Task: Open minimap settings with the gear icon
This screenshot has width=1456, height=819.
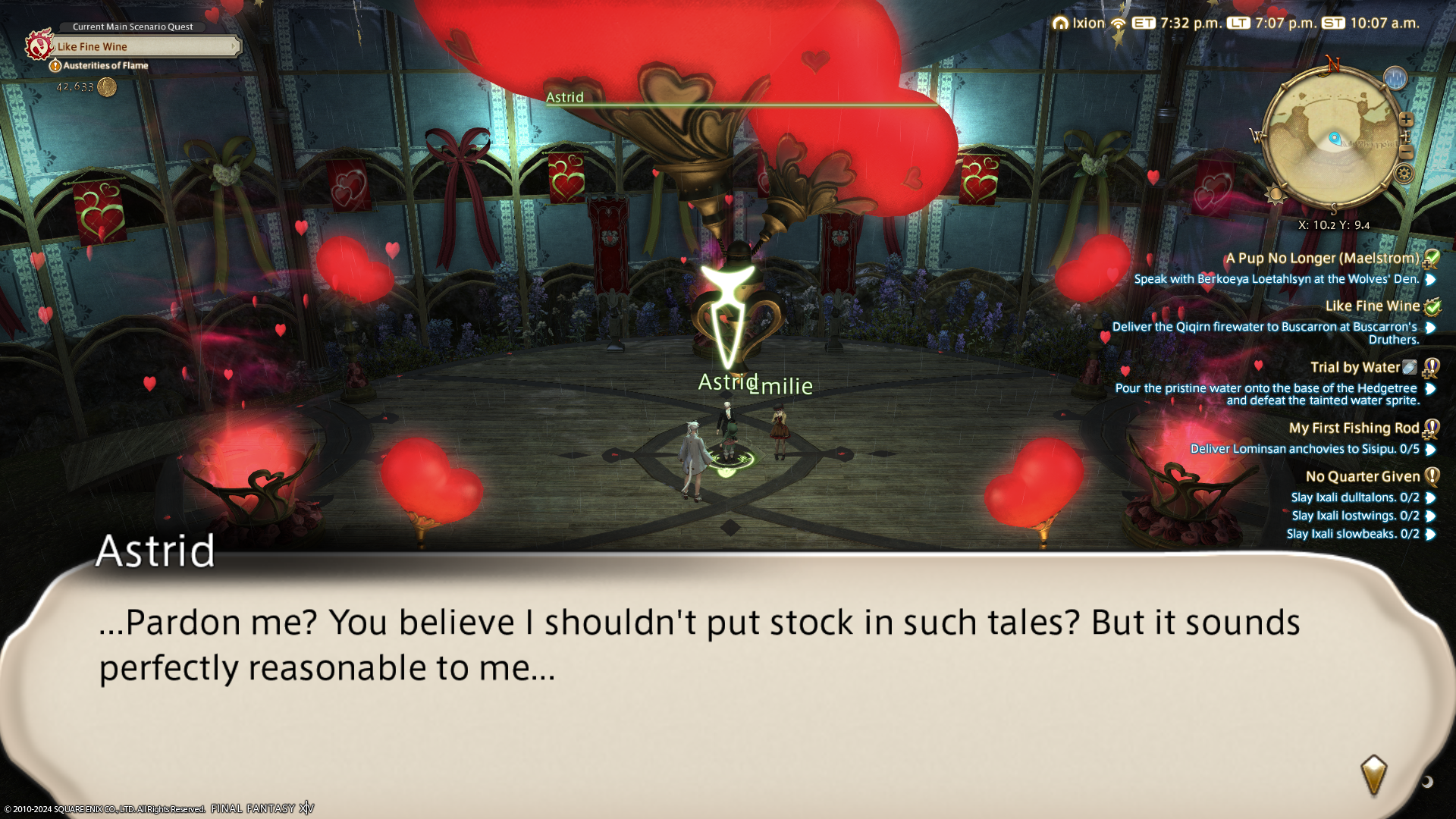Action: [x=1404, y=174]
